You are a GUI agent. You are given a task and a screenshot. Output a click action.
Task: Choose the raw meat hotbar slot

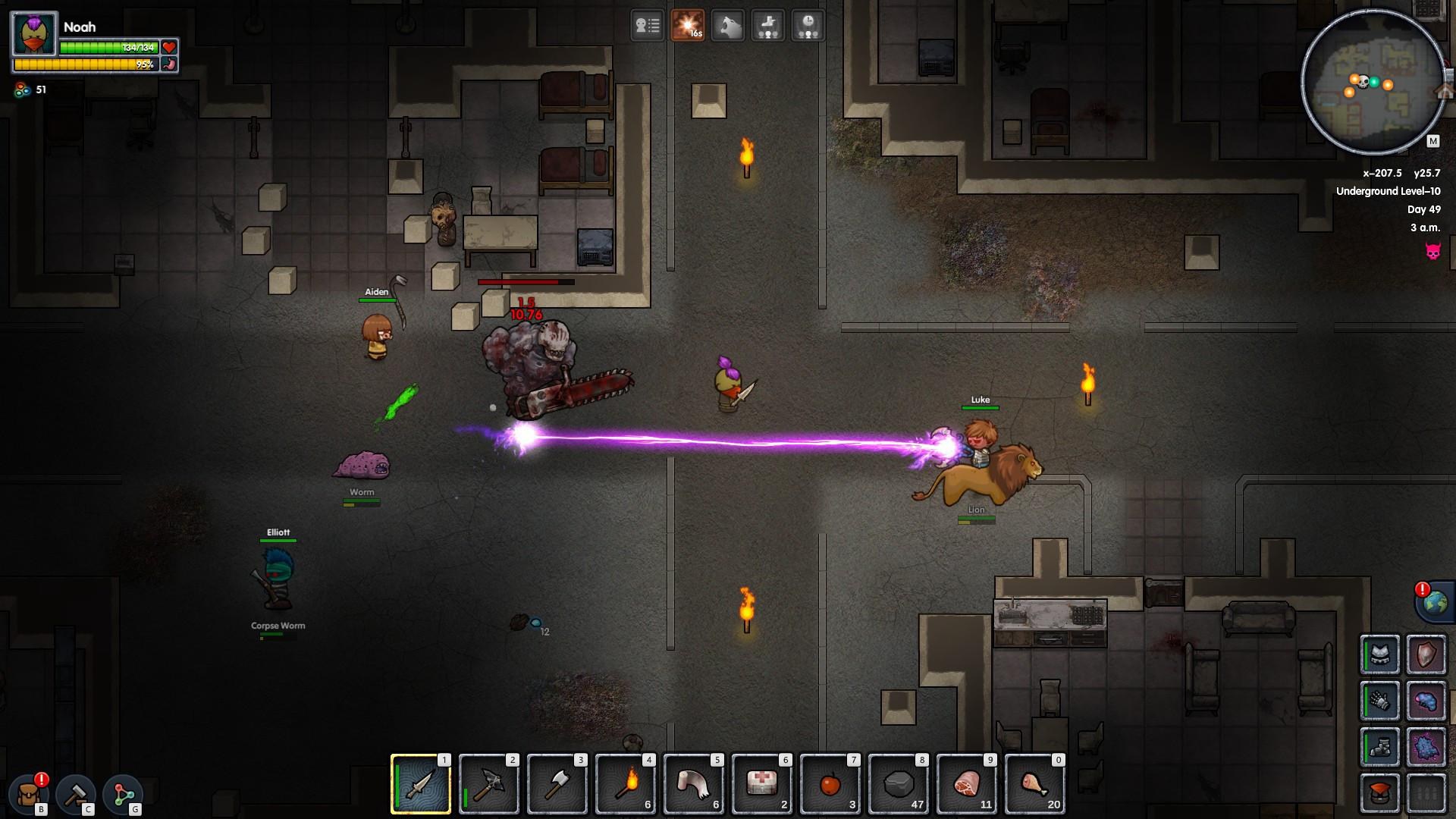click(967, 784)
